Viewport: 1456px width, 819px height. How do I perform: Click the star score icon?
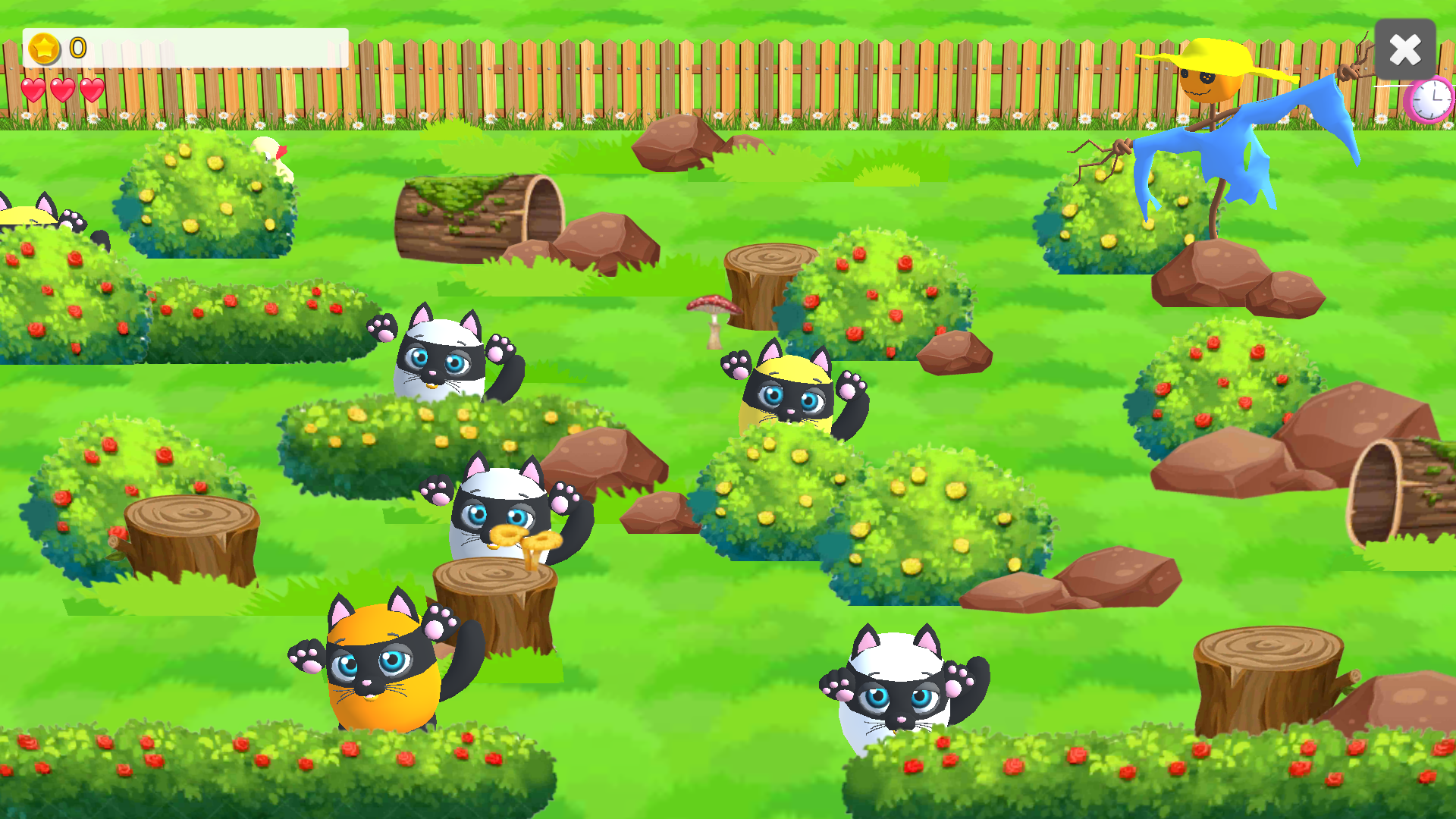coord(43,48)
